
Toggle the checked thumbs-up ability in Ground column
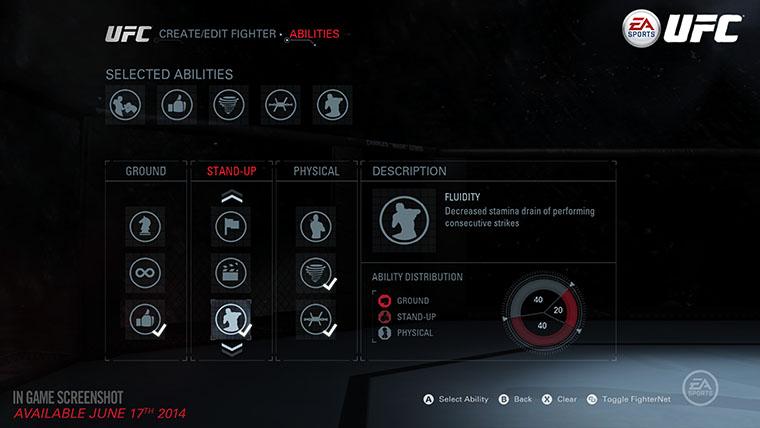[x=145, y=318]
